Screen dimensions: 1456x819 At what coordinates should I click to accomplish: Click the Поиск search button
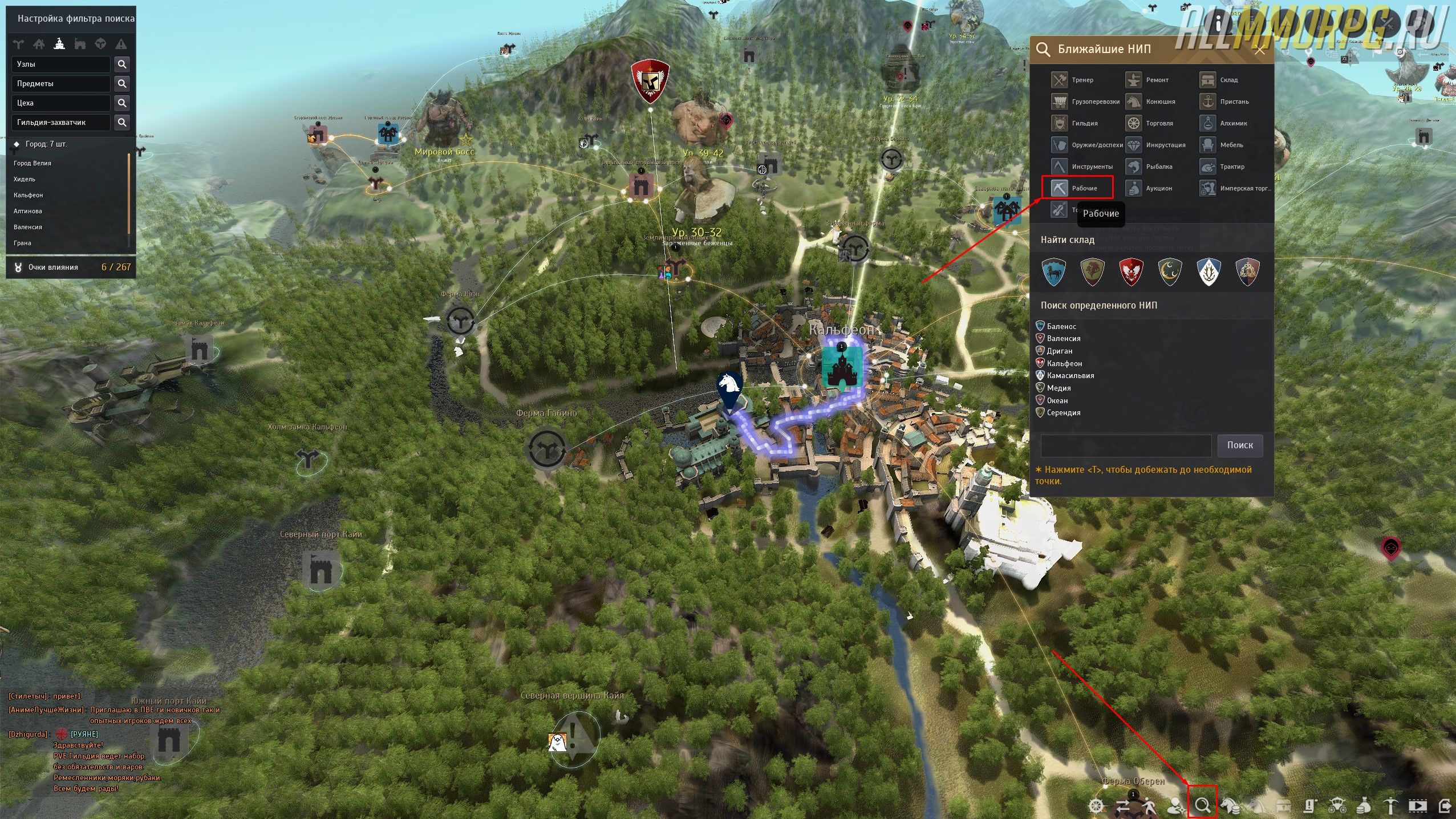pyautogui.click(x=1240, y=445)
